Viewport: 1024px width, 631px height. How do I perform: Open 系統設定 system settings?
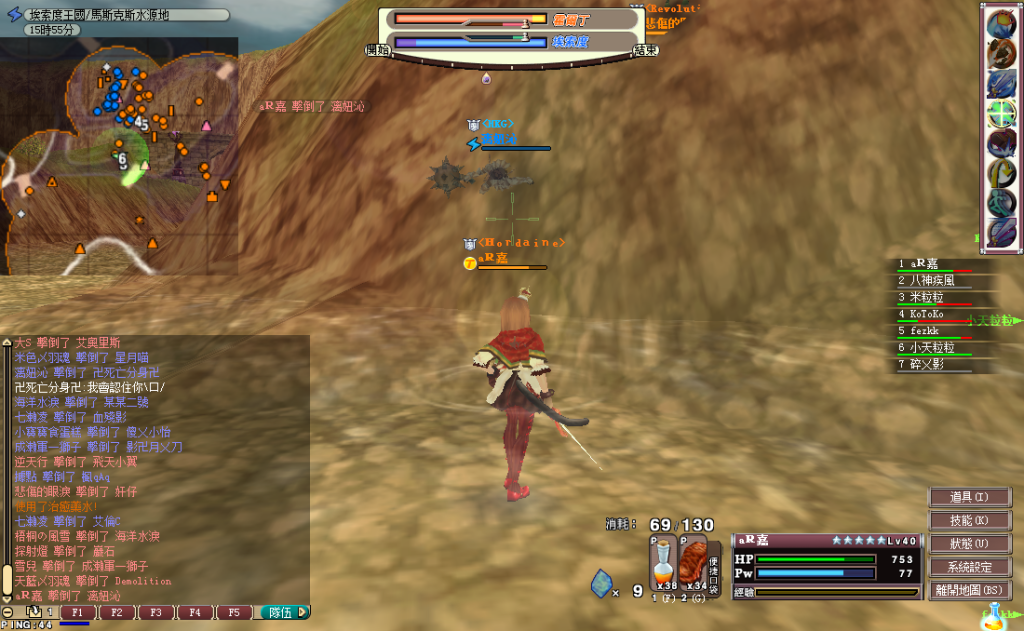[968, 567]
